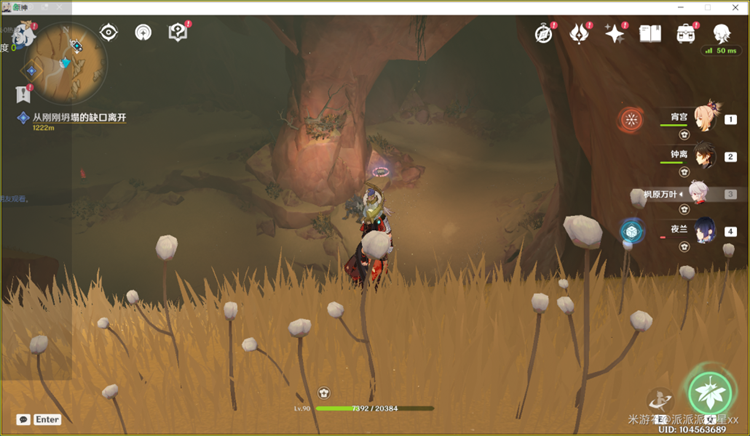Open the Adventurer Handbook book icon
This screenshot has width=750, height=436.
pos(650,34)
